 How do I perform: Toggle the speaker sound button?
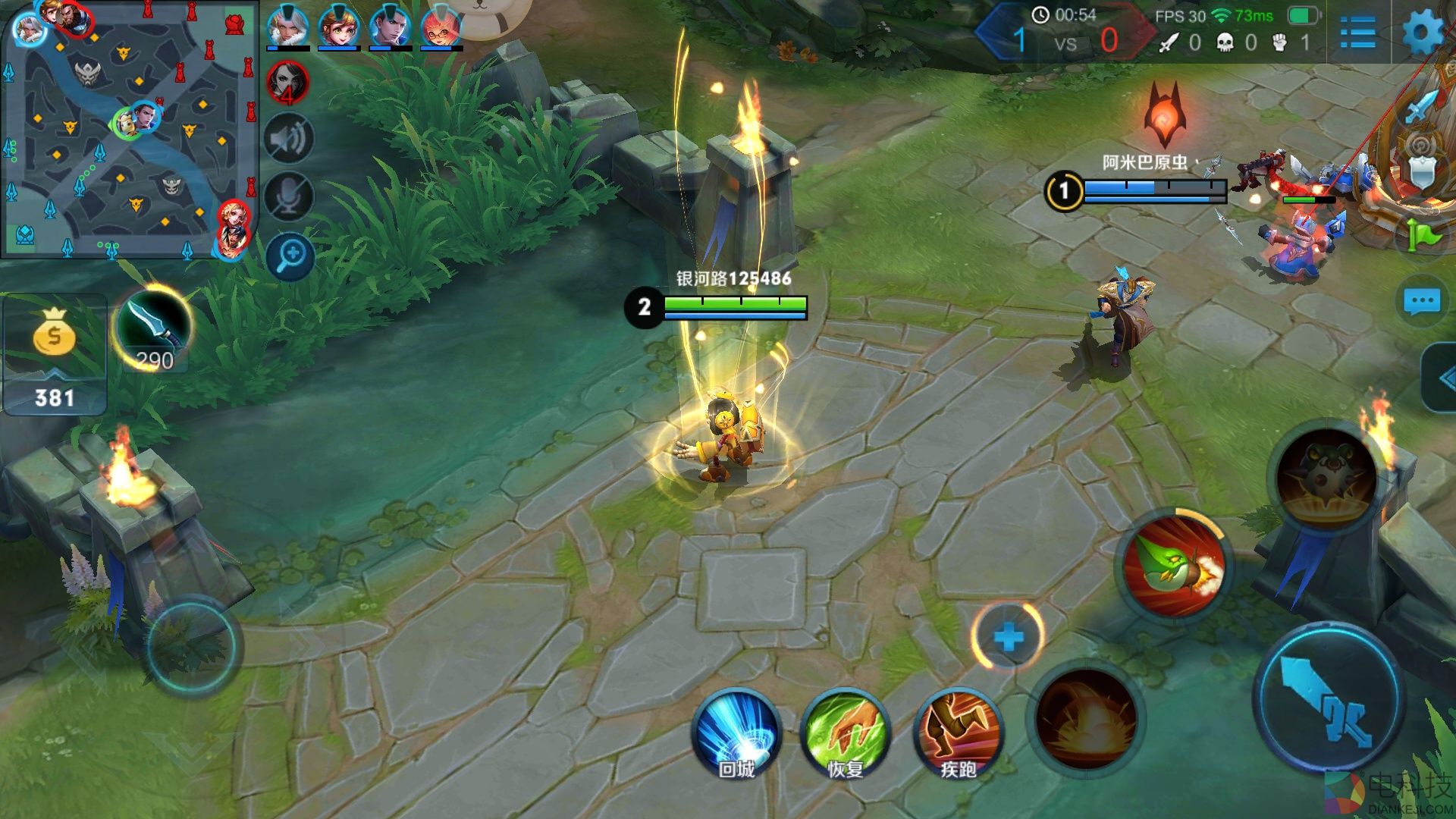(289, 139)
